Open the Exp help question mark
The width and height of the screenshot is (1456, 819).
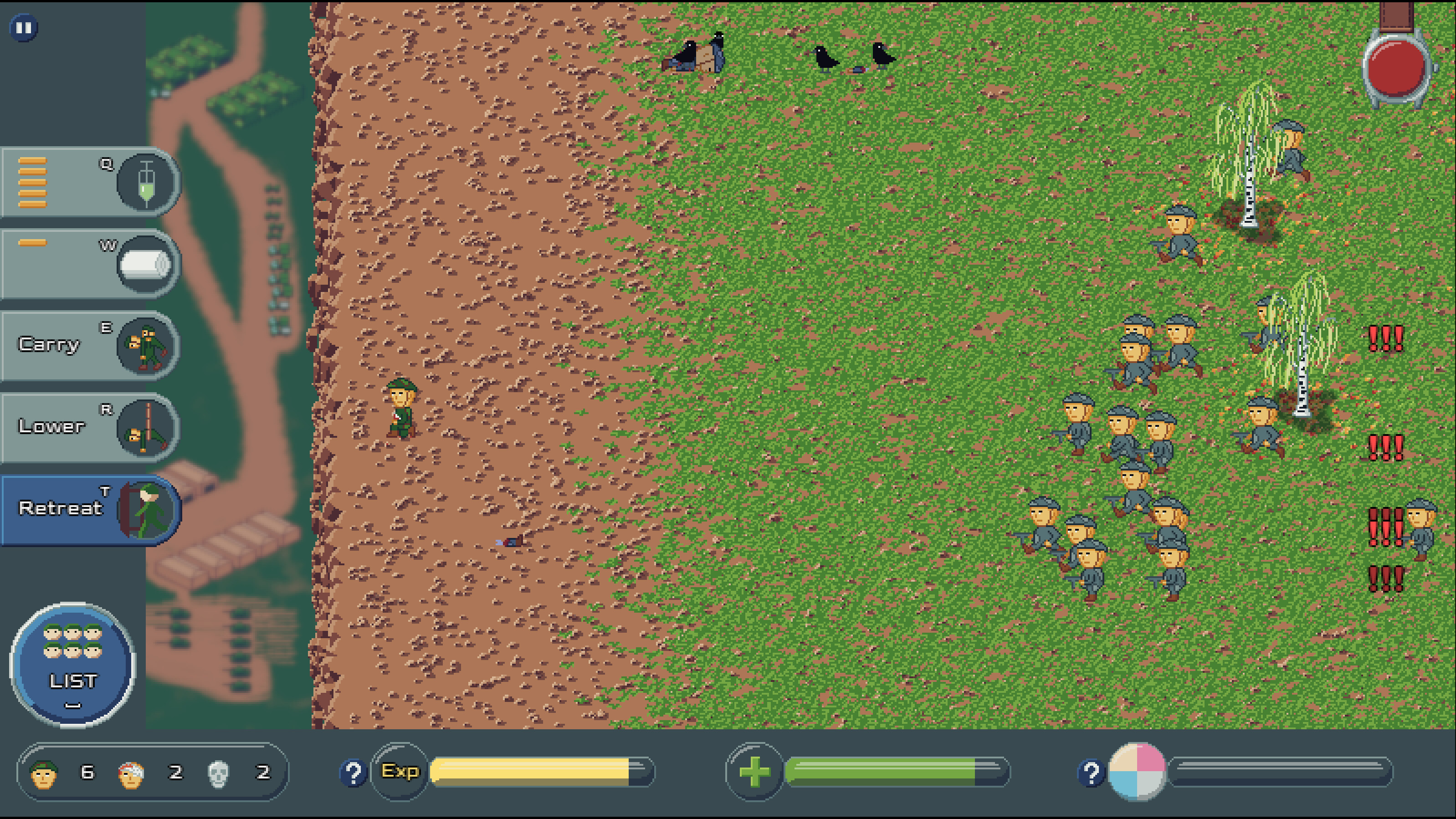354,773
